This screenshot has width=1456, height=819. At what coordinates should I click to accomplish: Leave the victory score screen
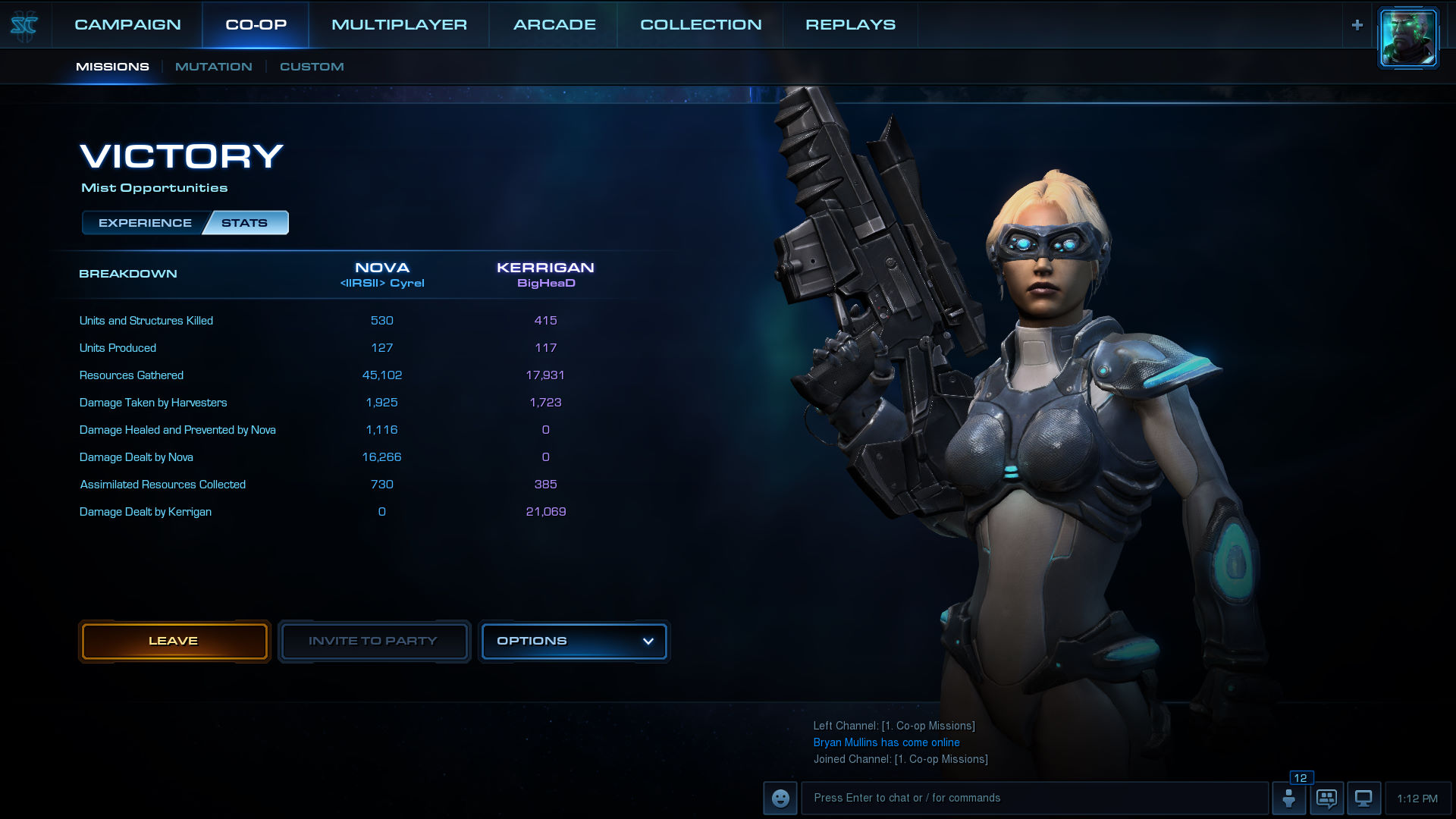174,641
